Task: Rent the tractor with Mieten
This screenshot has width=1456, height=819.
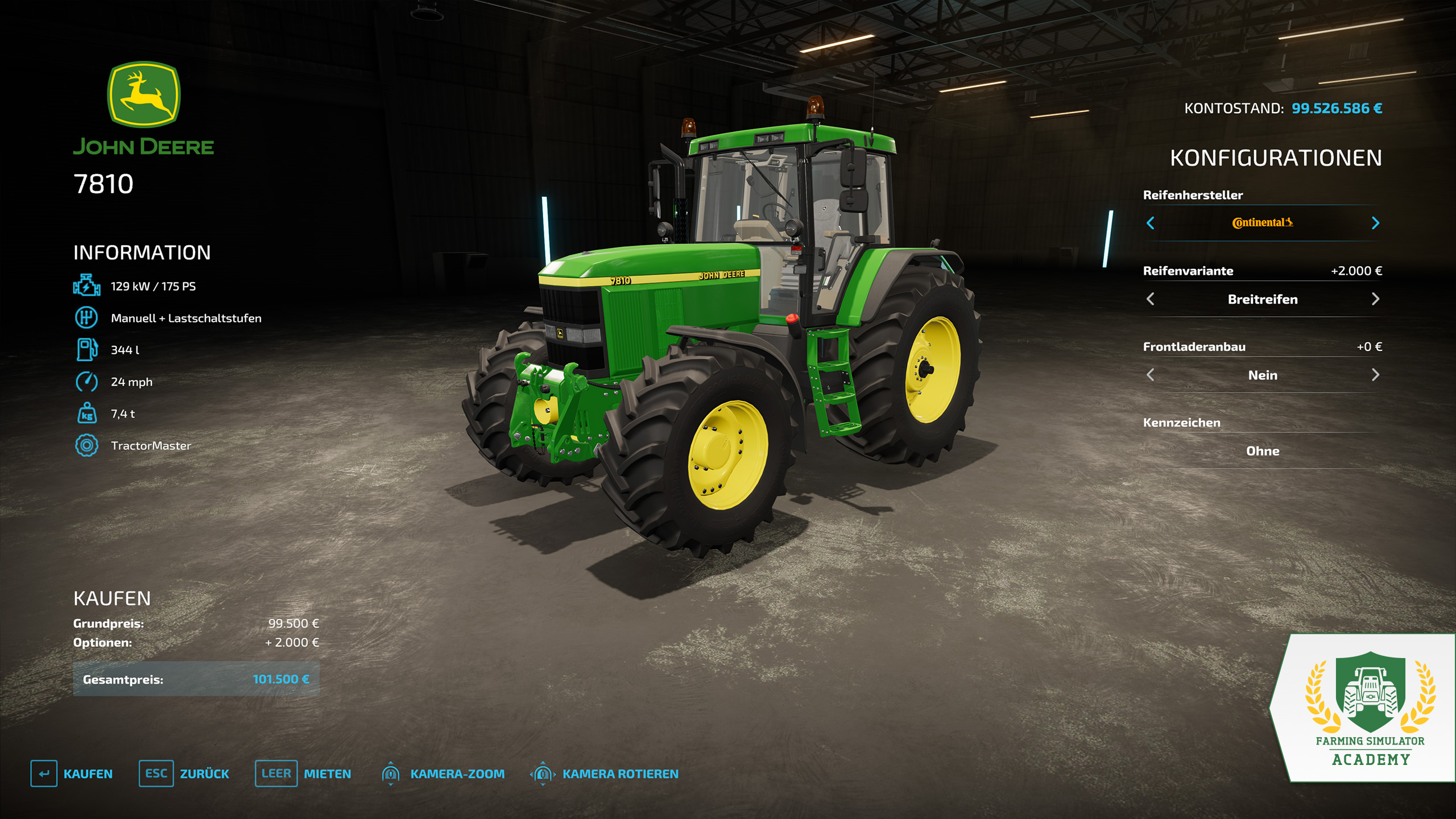Action: click(303, 773)
